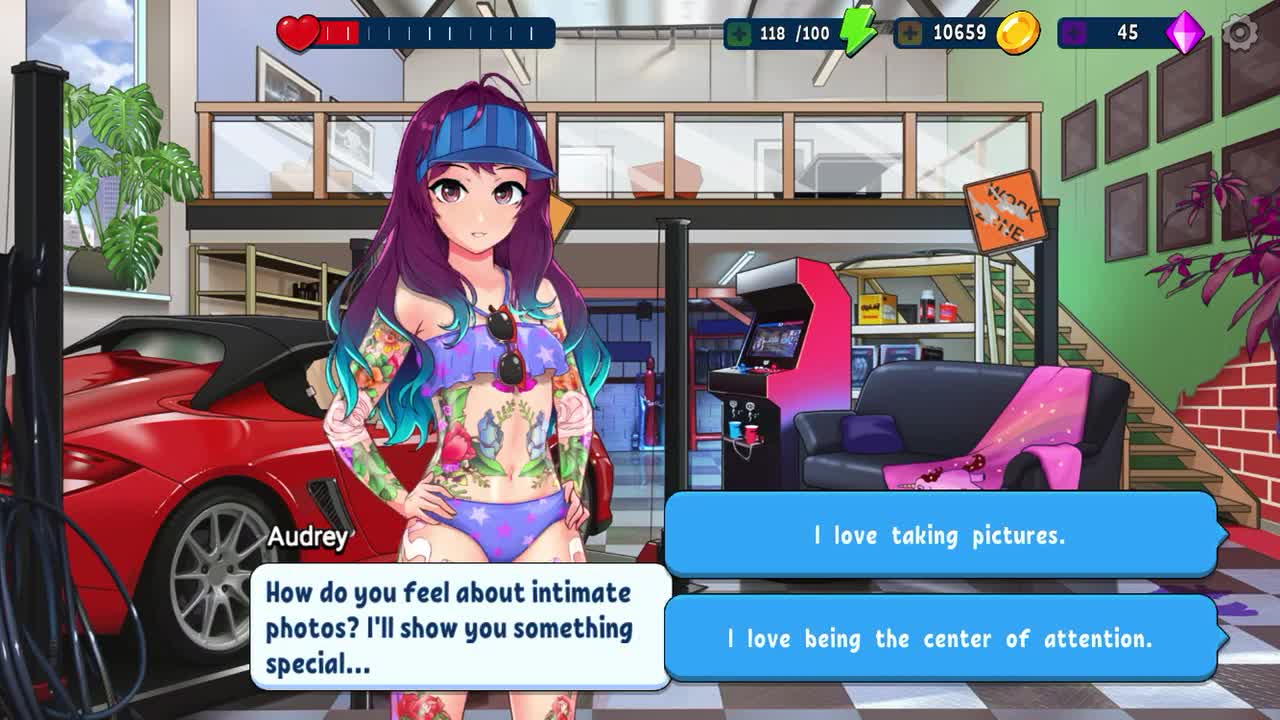Choose "I love taking pictures." reply

point(940,535)
